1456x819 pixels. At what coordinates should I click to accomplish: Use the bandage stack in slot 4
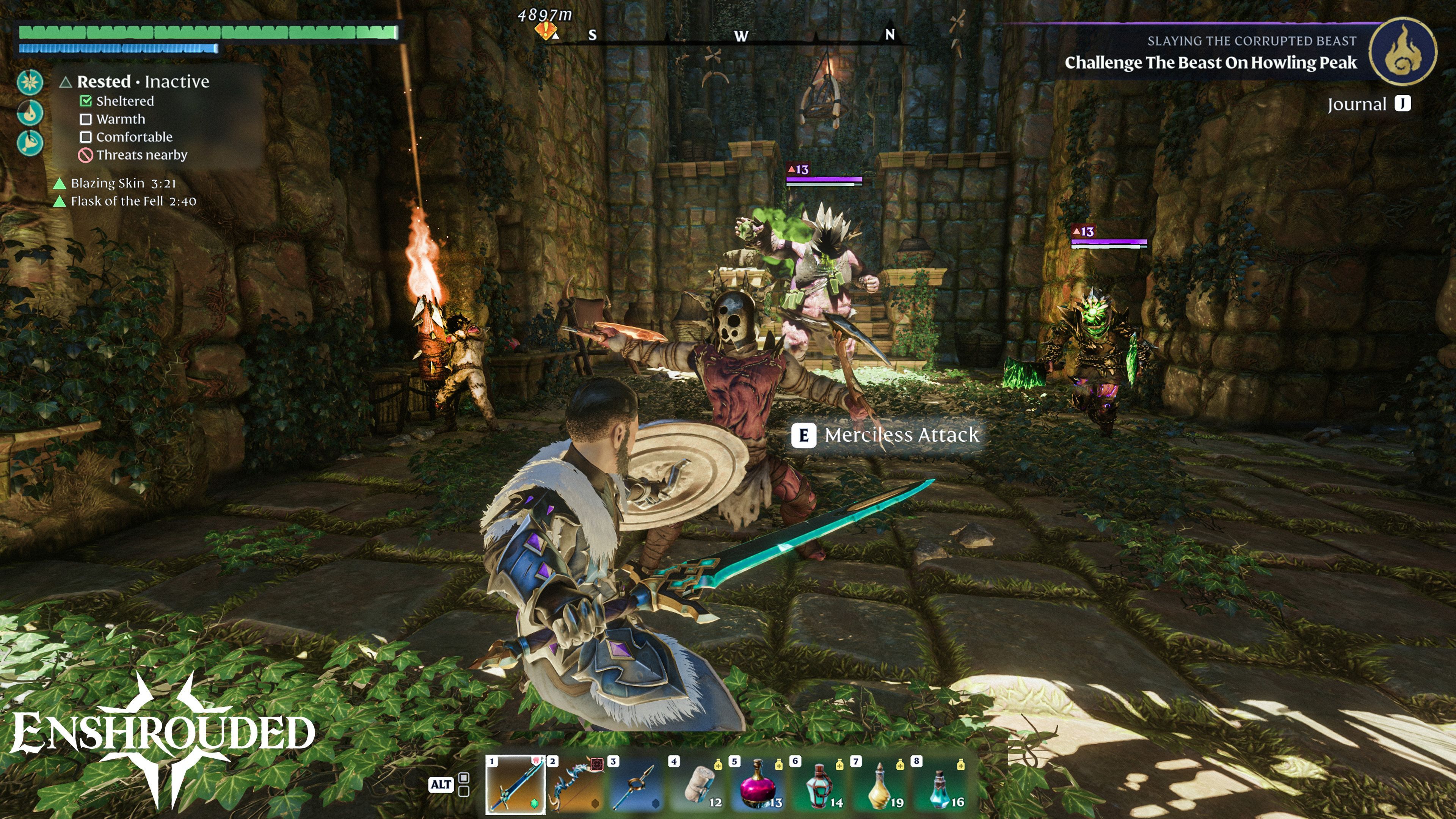pyautogui.click(x=698, y=784)
